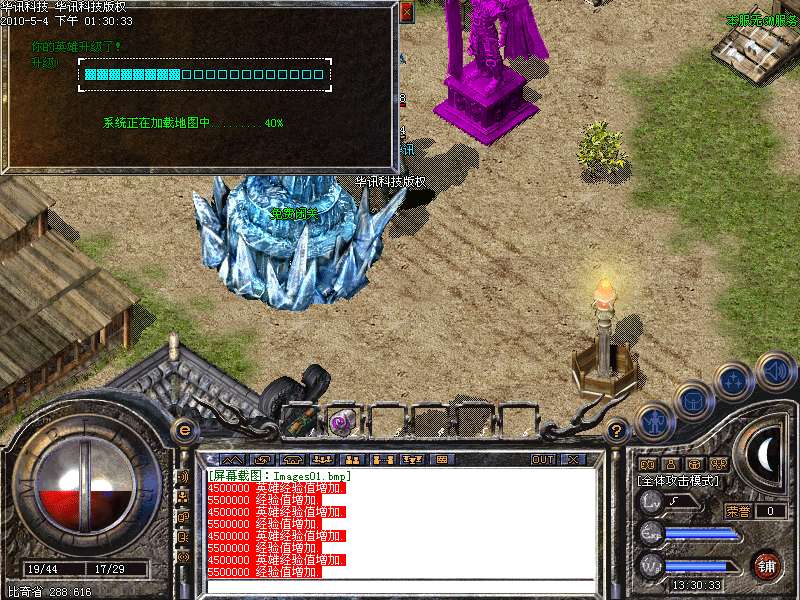Click the keyboard-grid chat toolbar button
The height and width of the screenshot is (600, 800).
click(441, 460)
